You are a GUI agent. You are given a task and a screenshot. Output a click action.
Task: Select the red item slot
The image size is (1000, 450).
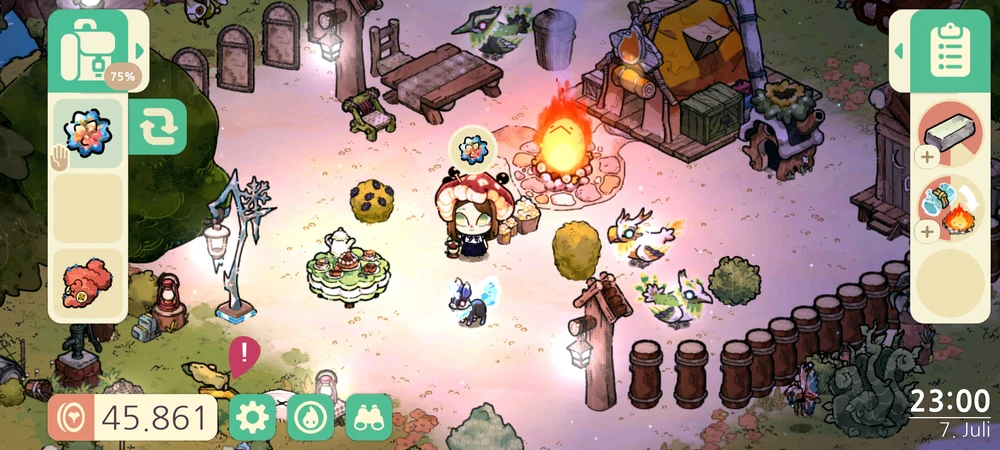pyautogui.click(x=87, y=284)
